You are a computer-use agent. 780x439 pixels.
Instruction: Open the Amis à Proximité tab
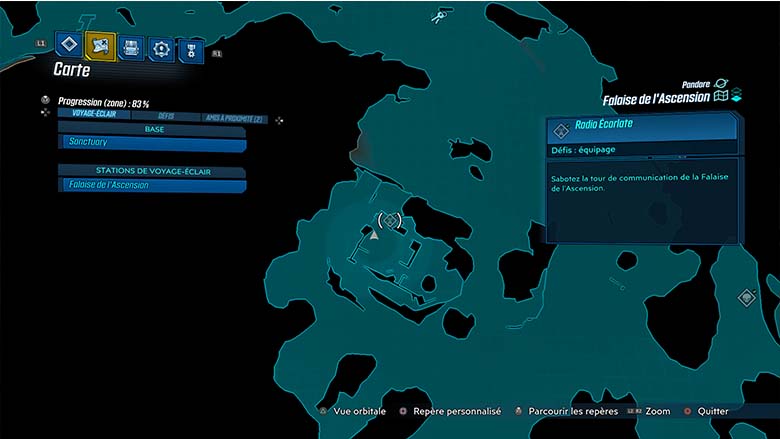click(x=233, y=118)
